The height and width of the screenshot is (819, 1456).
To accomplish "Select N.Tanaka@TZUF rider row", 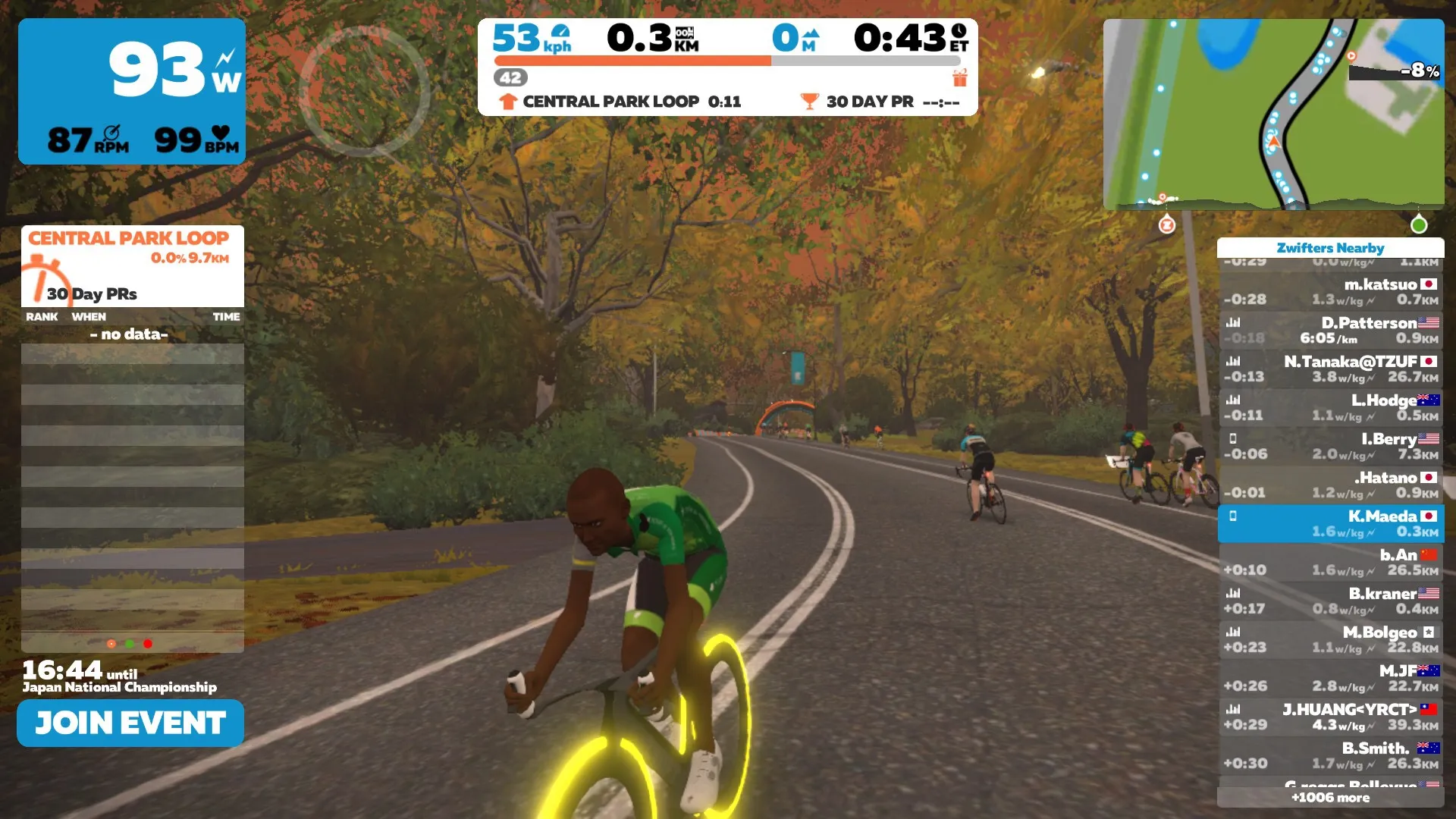I will tap(1331, 369).
